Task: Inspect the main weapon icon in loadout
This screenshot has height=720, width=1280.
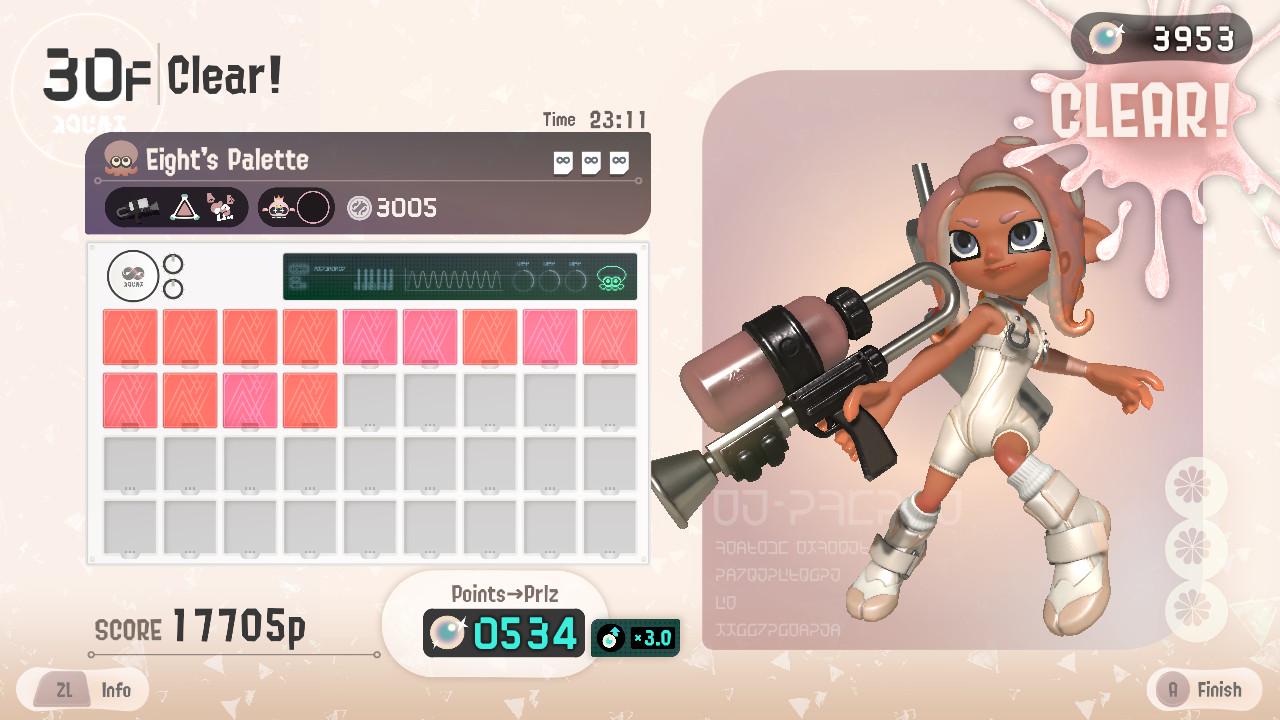Action: point(136,208)
